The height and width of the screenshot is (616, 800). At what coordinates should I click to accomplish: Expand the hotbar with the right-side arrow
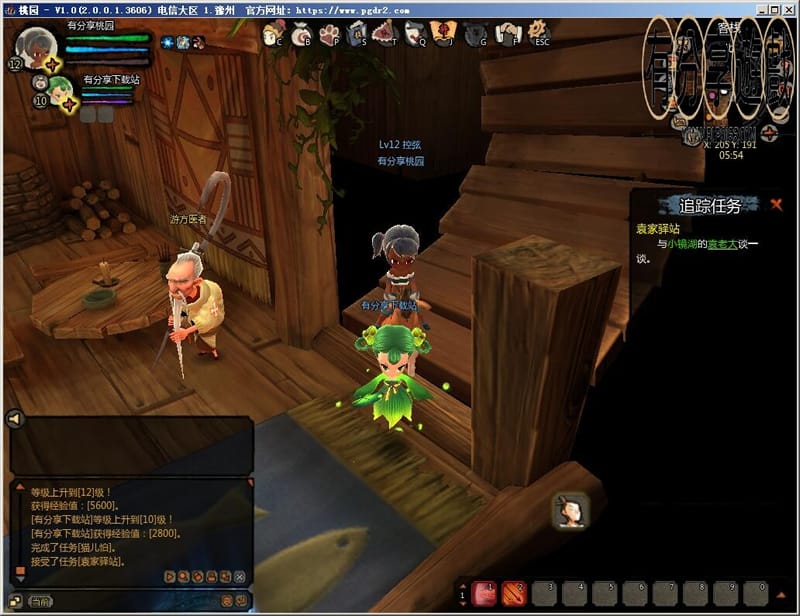tap(783, 592)
